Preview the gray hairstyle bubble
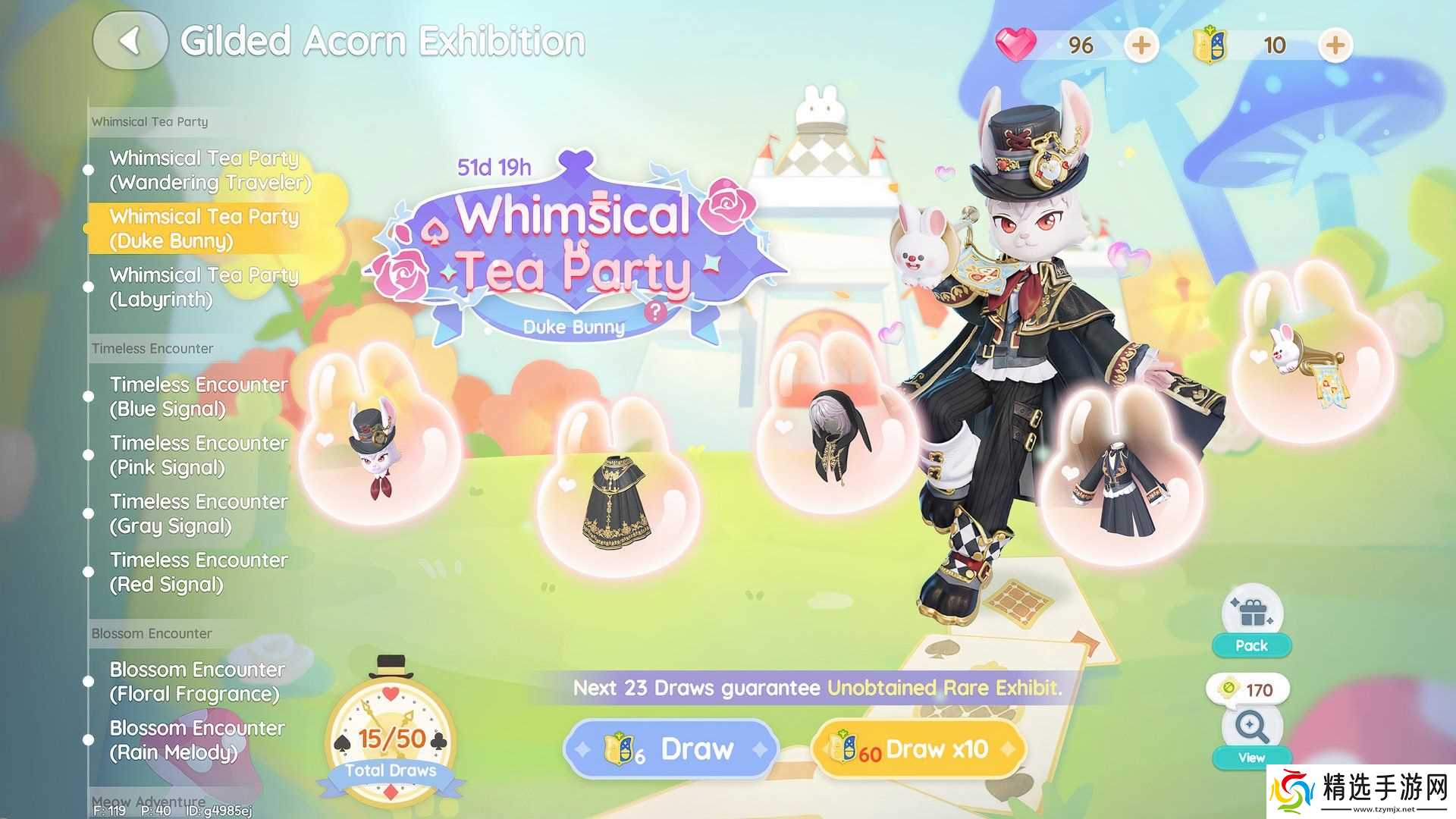 coord(836,436)
